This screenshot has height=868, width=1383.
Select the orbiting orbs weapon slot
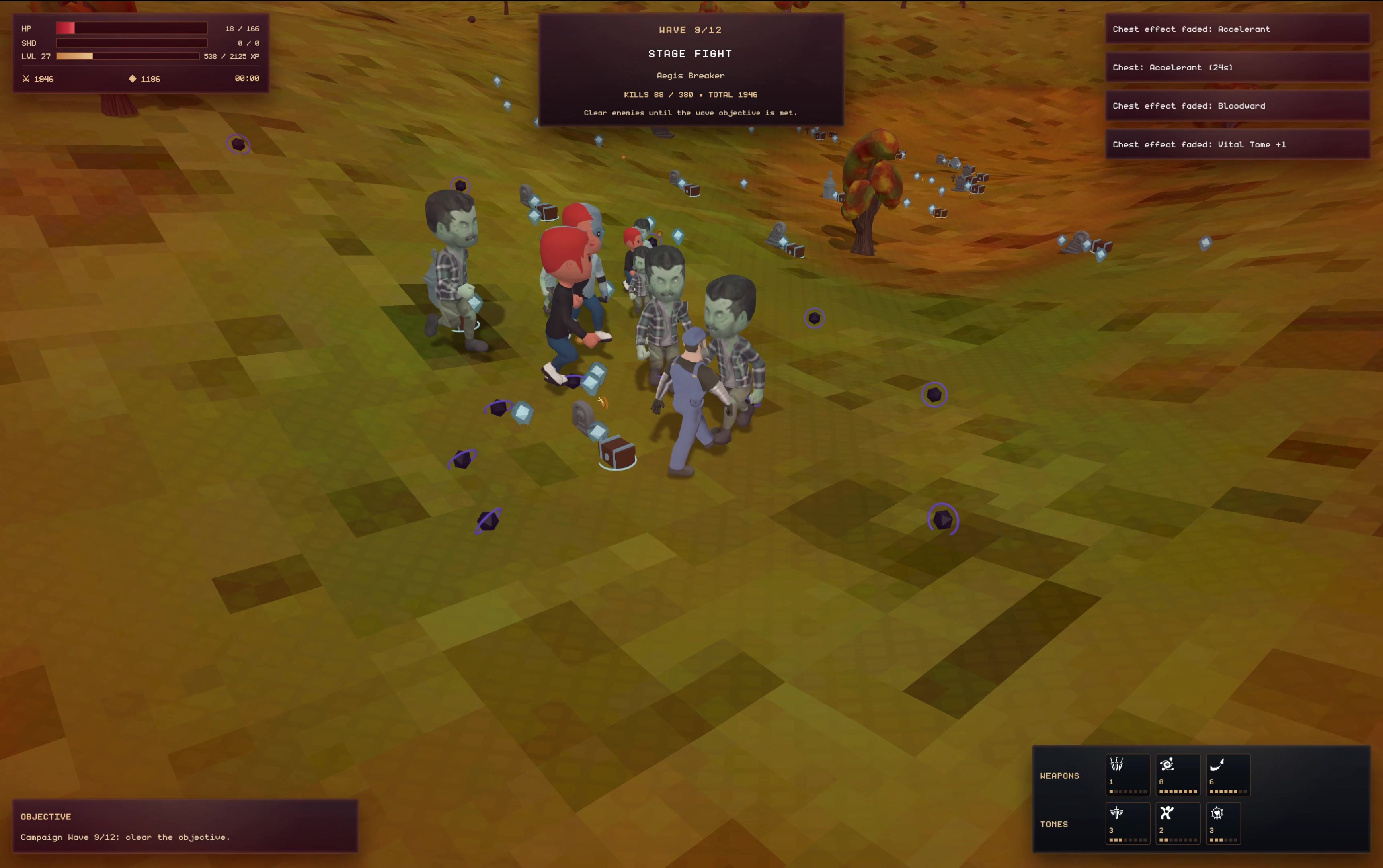click(1178, 774)
